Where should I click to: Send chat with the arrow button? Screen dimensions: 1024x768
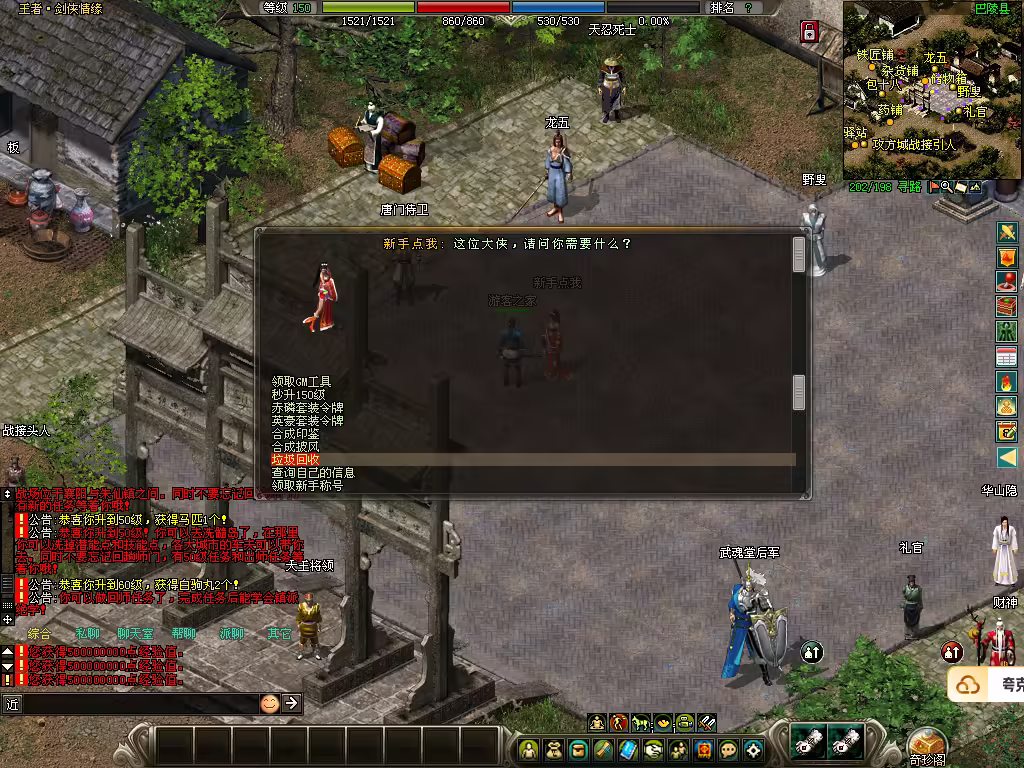[x=291, y=703]
